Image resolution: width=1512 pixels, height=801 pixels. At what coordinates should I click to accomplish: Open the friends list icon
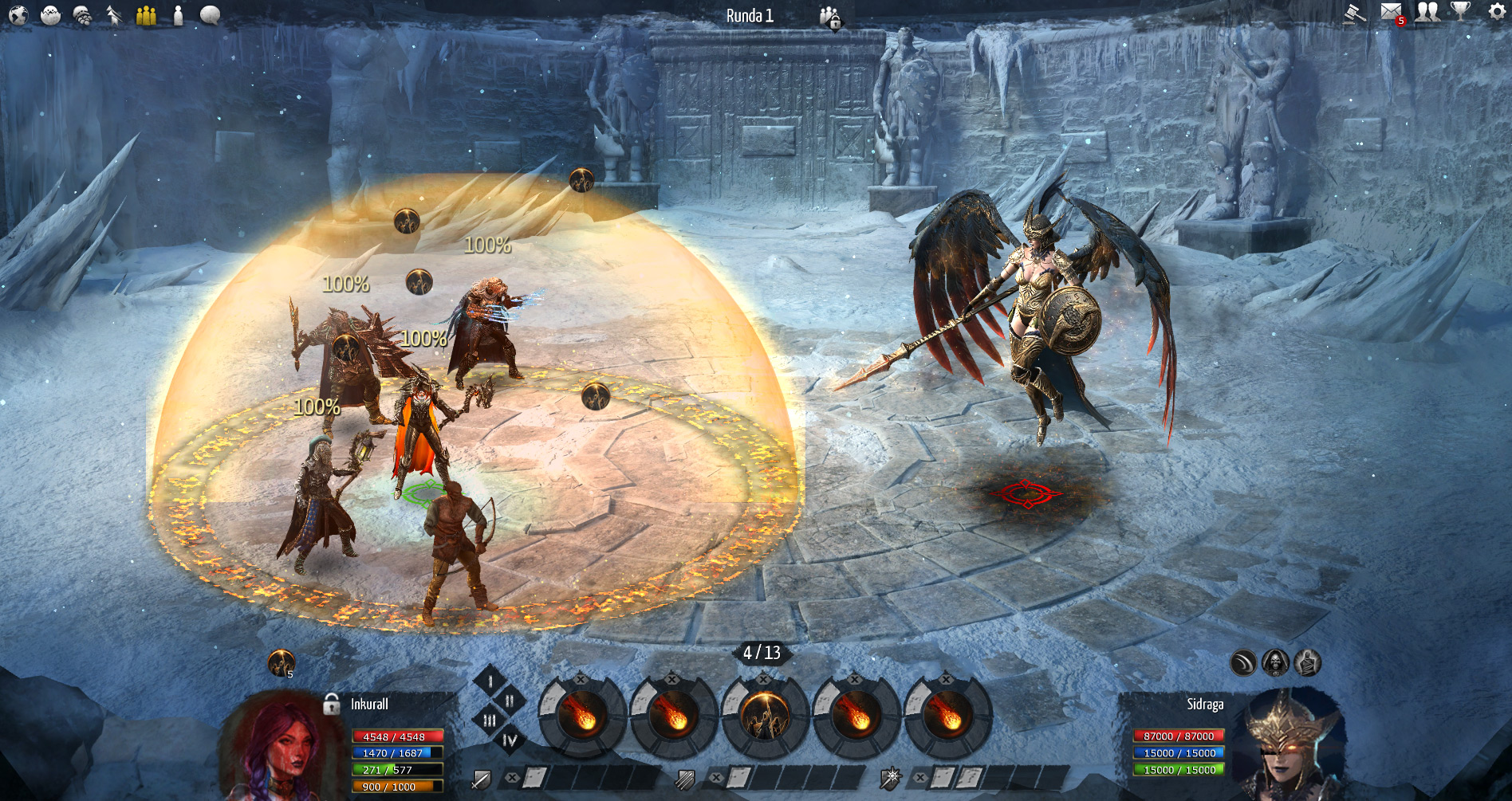point(1427,13)
